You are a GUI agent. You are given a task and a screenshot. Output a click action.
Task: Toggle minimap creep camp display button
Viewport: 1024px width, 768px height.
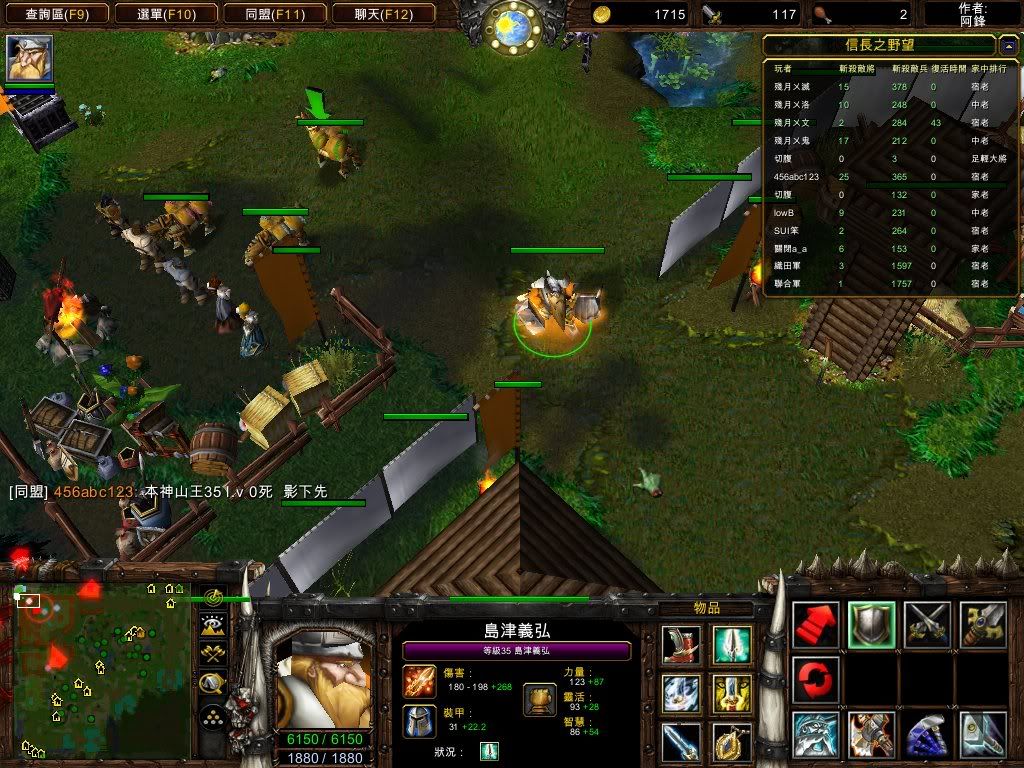[212, 684]
